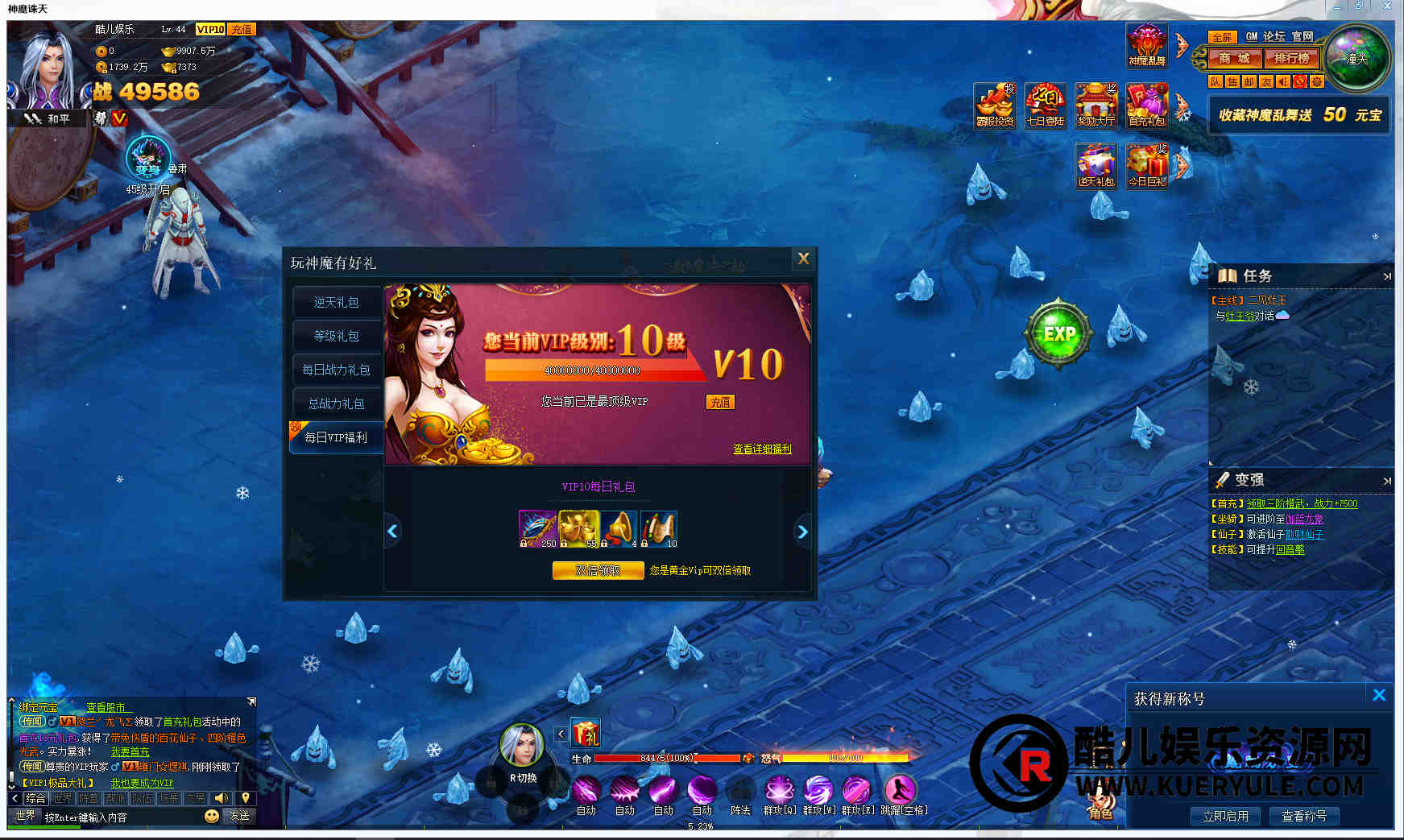
Task: Go to the next VIP gift page
Action: pyautogui.click(x=802, y=532)
